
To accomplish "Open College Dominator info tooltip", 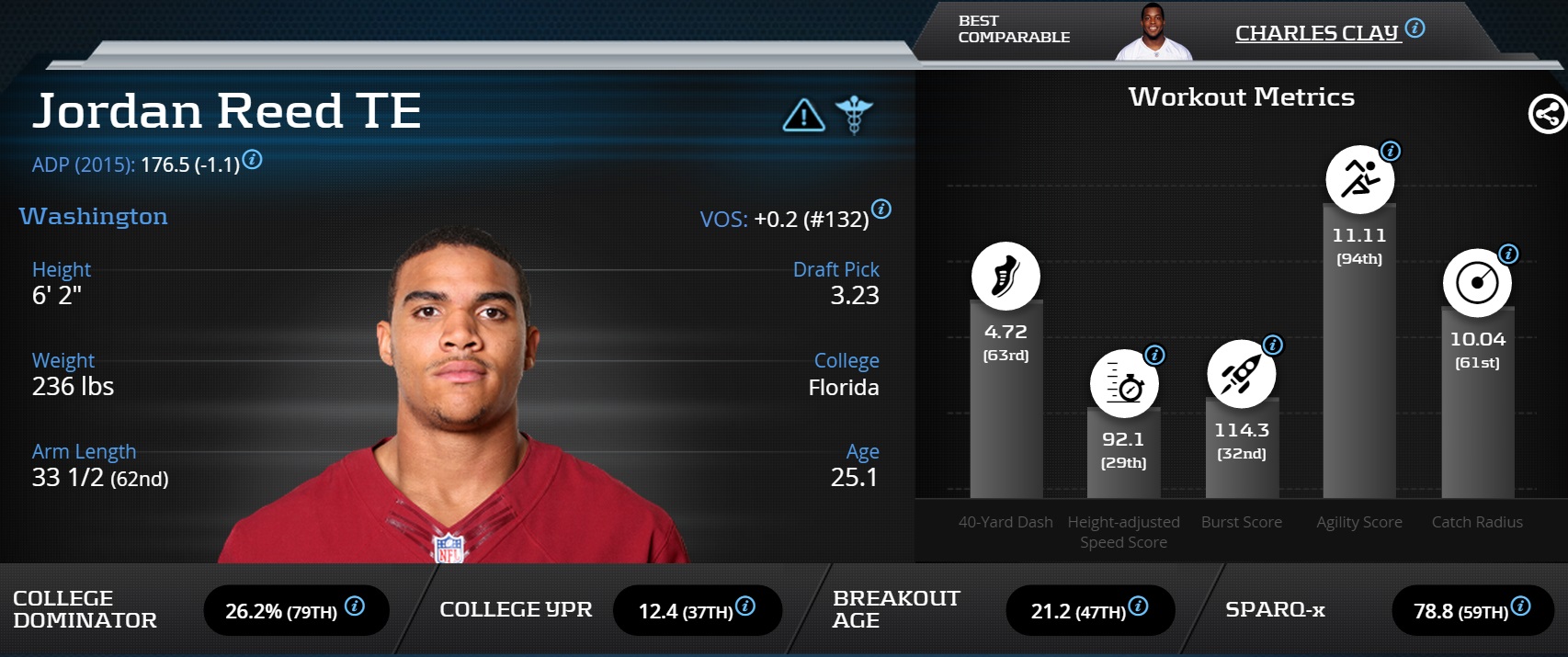I will pos(355,606).
